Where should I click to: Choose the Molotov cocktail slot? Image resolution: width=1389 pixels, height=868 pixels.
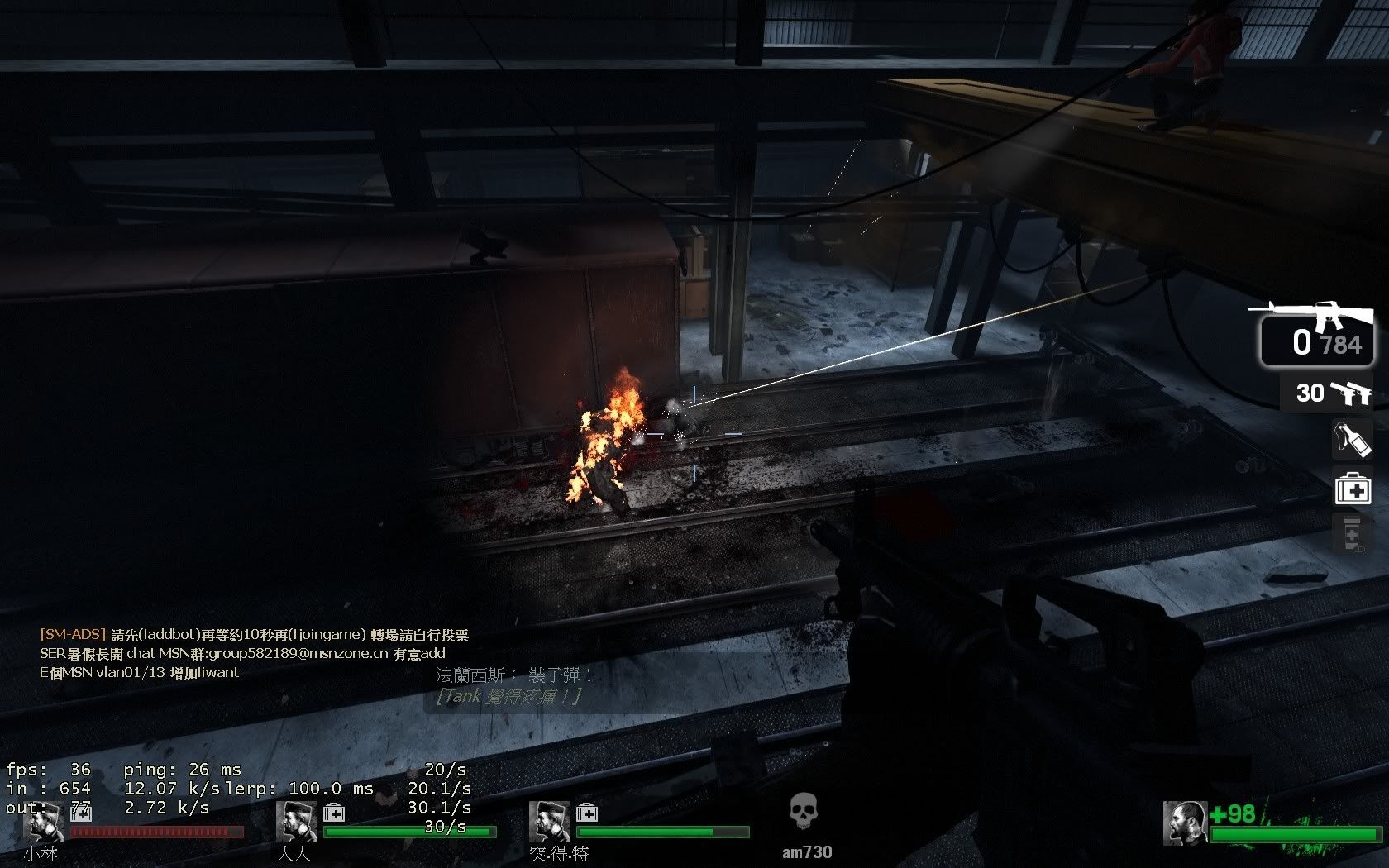click(x=1352, y=440)
